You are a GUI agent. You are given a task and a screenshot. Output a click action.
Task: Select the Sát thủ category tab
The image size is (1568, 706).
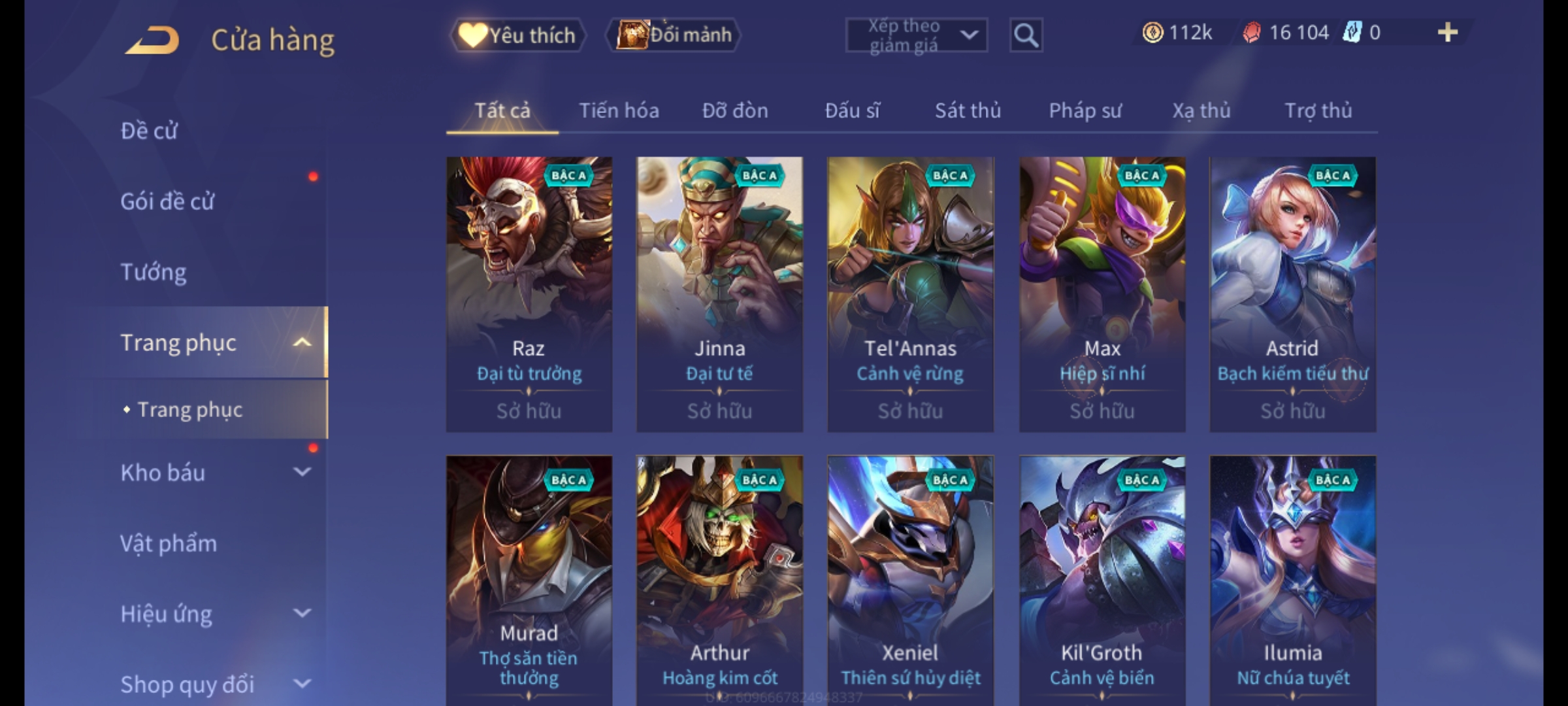(x=968, y=111)
